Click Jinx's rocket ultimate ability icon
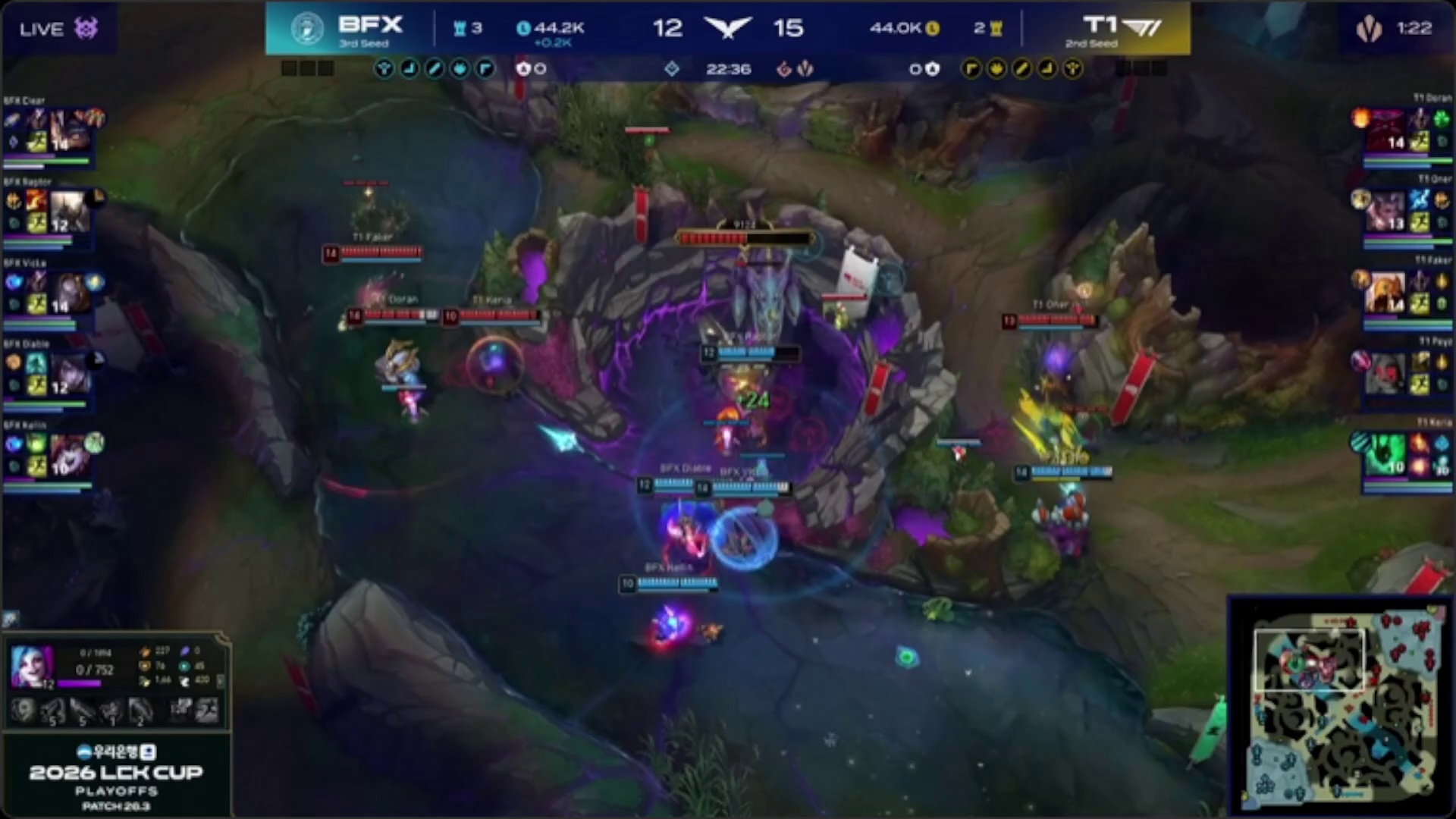Image resolution: width=1456 pixels, height=819 pixels. click(141, 711)
